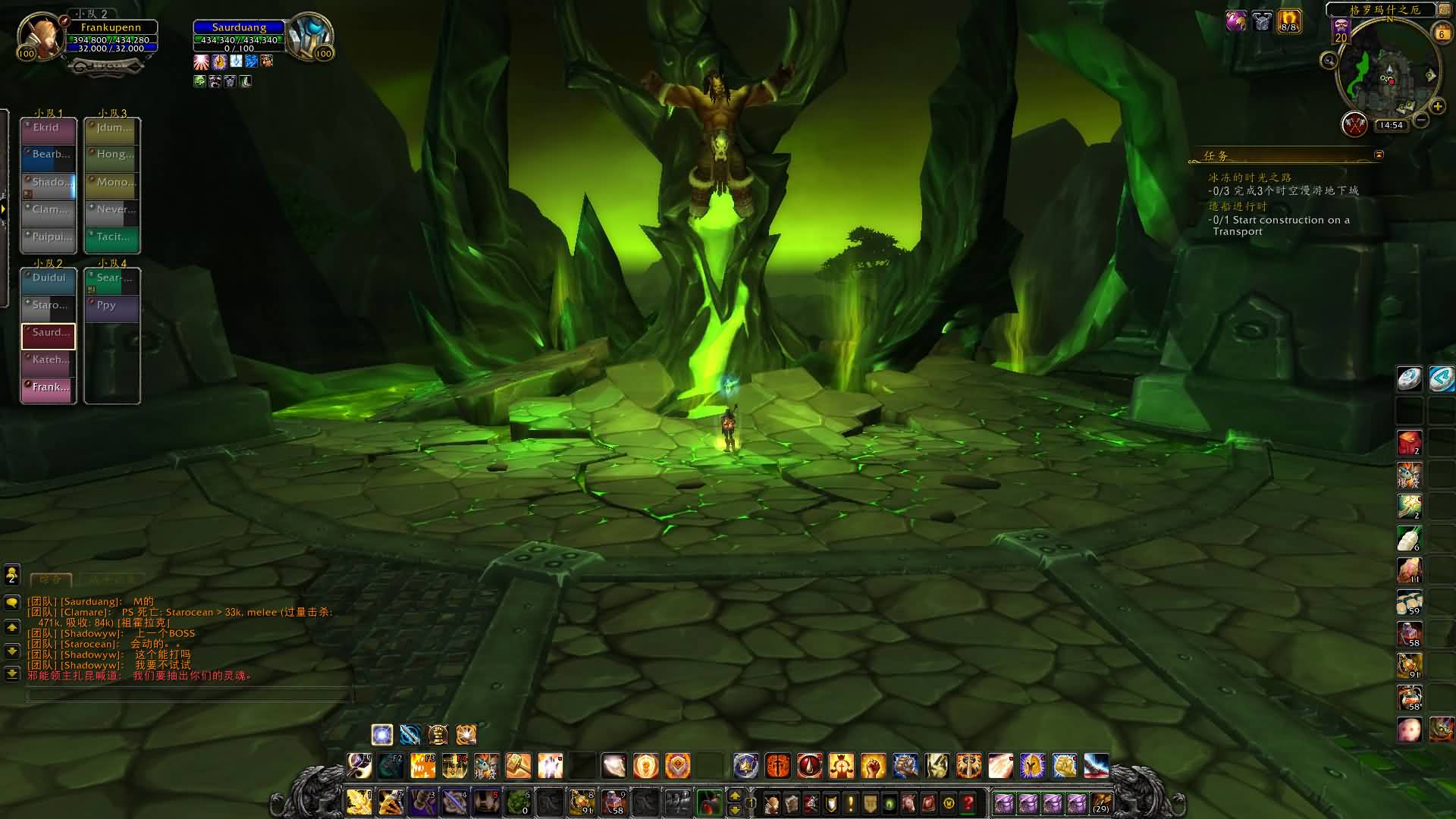
Task: Click the Saurduang target portrait
Action: click(309, 36)
